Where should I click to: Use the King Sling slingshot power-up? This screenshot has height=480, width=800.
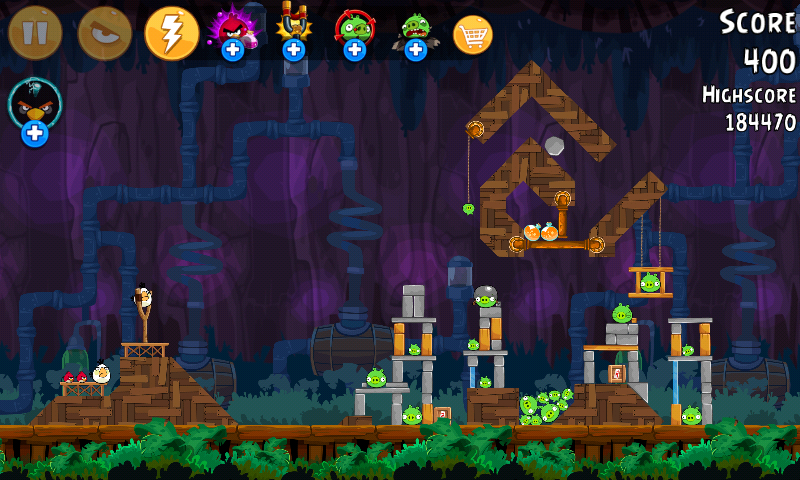click(293, 30)
